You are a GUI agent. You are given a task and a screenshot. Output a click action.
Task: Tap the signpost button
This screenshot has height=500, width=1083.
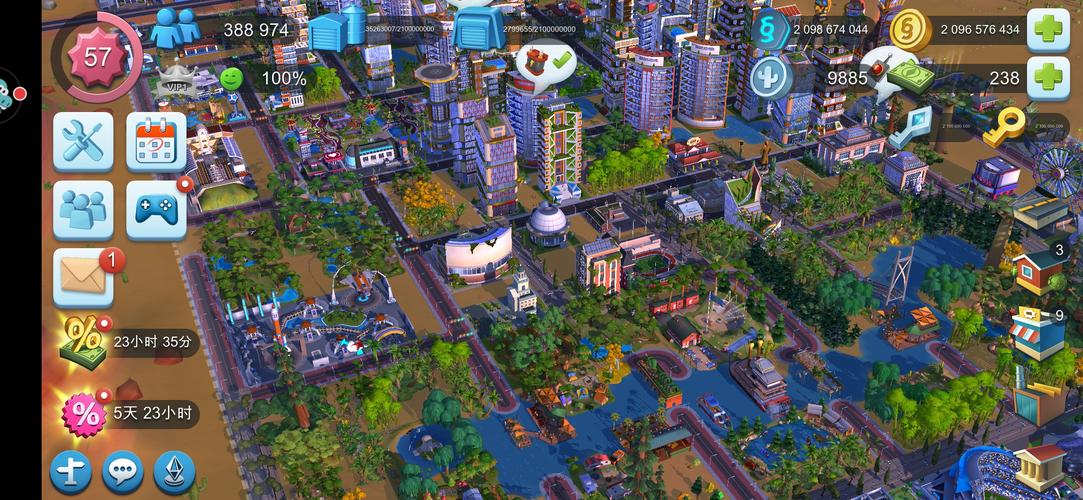pyautogui.click(x=71, y=472)
